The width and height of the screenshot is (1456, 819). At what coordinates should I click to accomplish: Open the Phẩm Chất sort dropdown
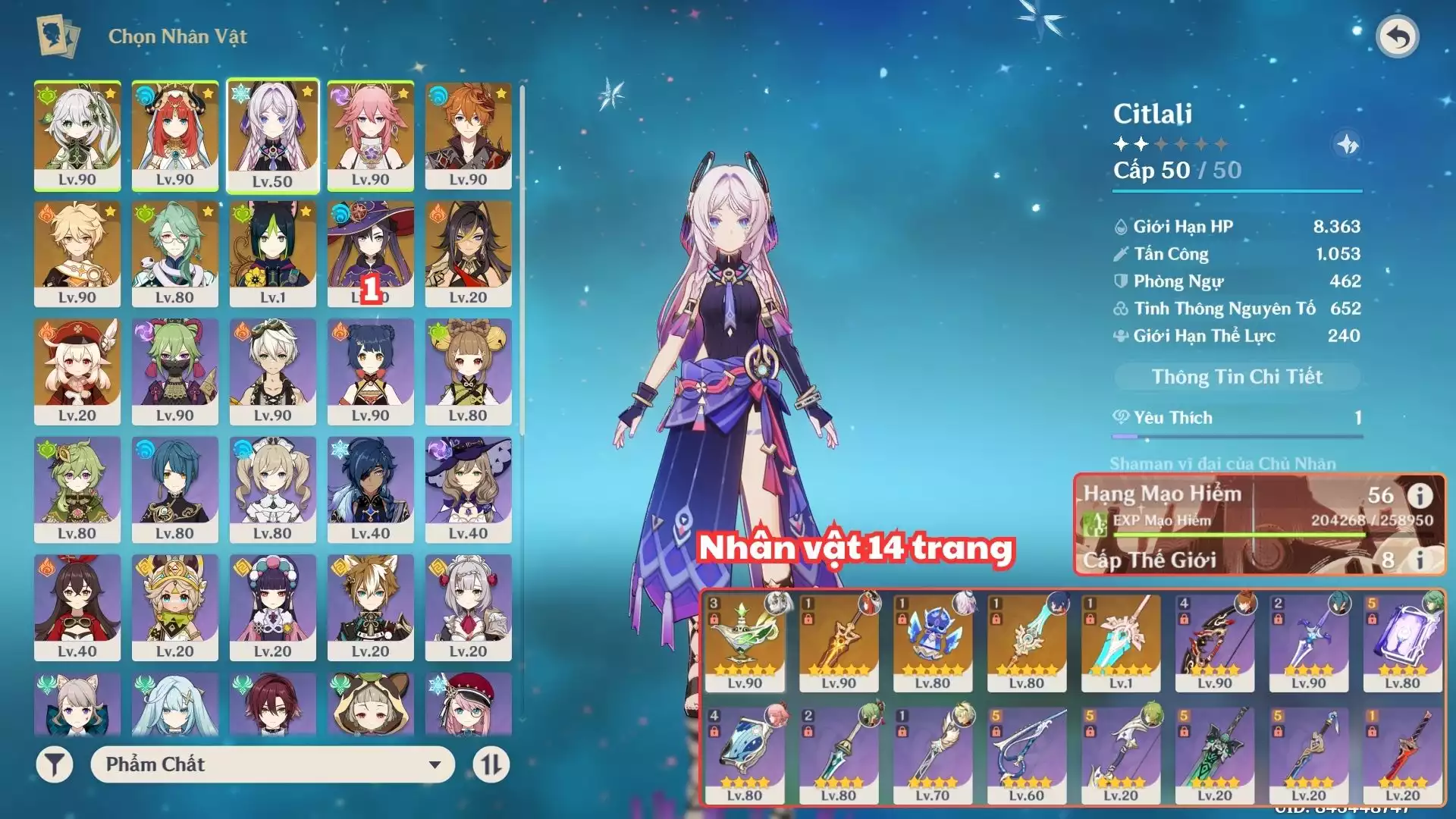(x=273, y=764)
